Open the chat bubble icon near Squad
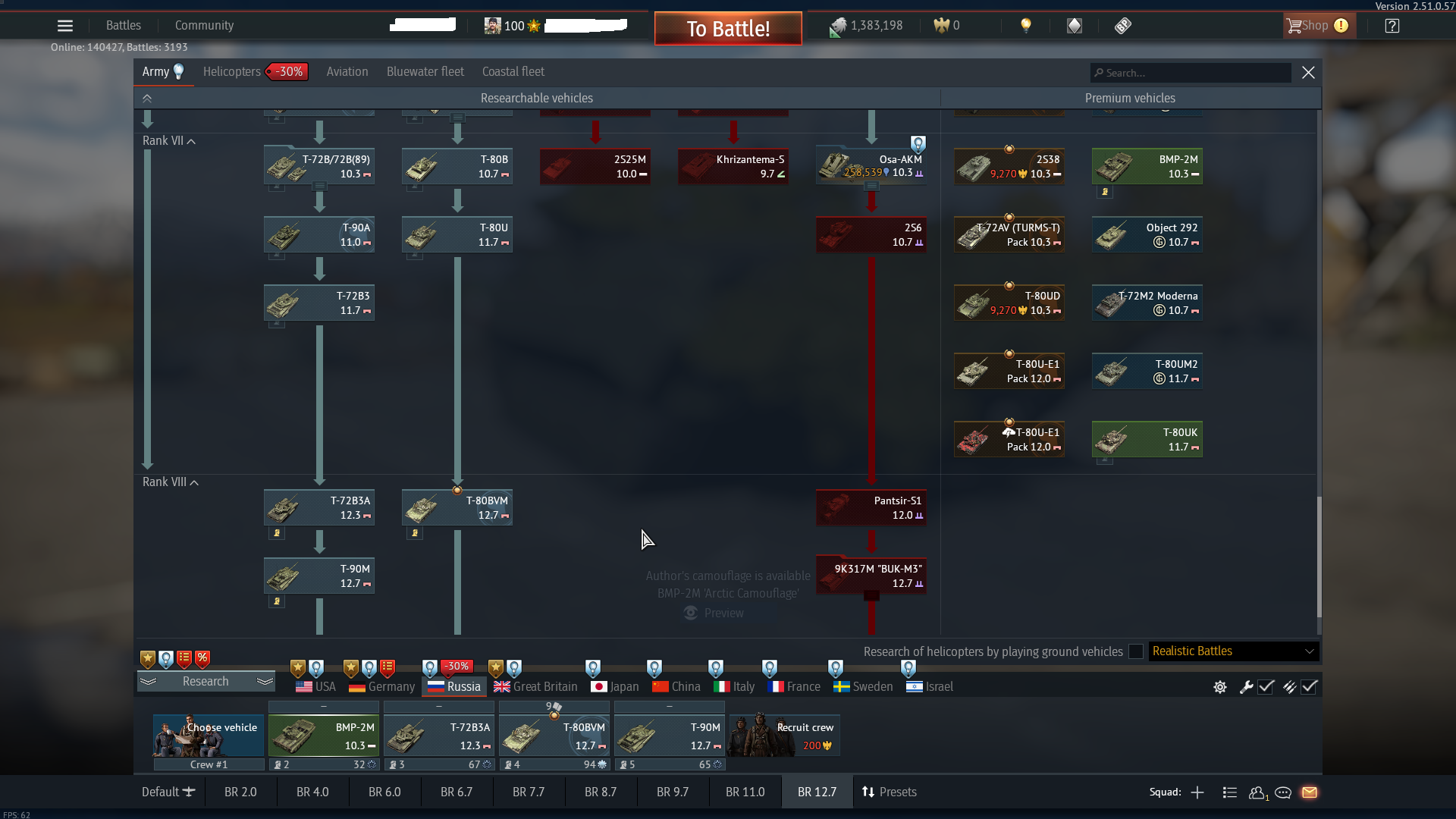This screenshot has width=1456, height=819. click(1283, 792)
